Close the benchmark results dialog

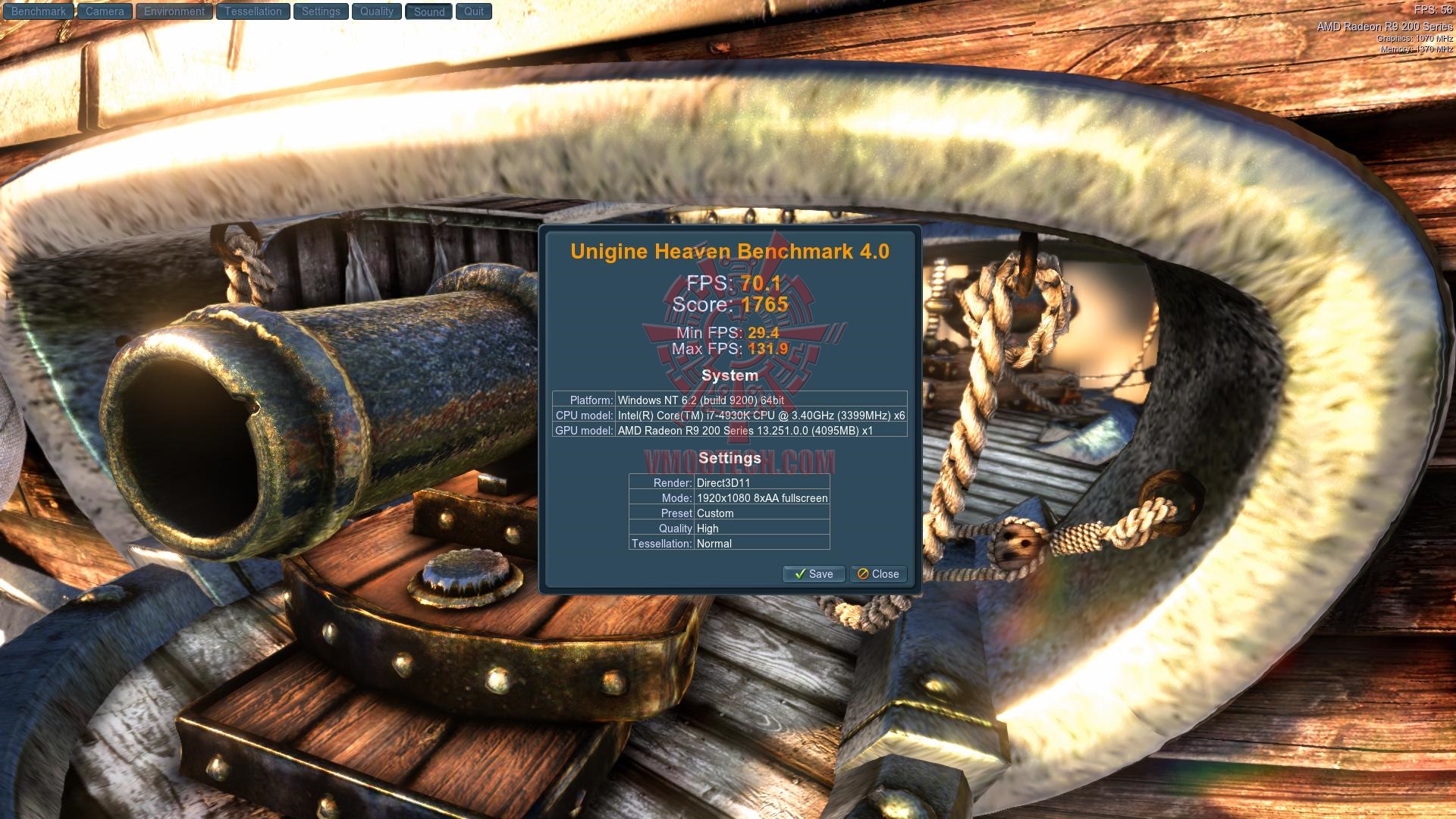[x=878, y=574]
